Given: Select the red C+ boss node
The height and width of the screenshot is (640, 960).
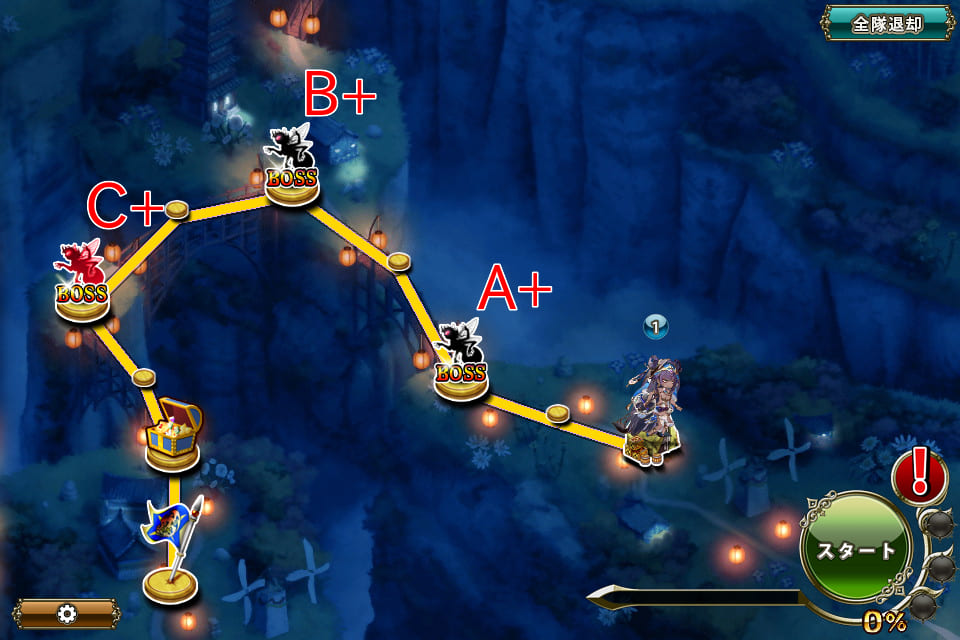Looking at the screenshot, I should pos(82,285).
